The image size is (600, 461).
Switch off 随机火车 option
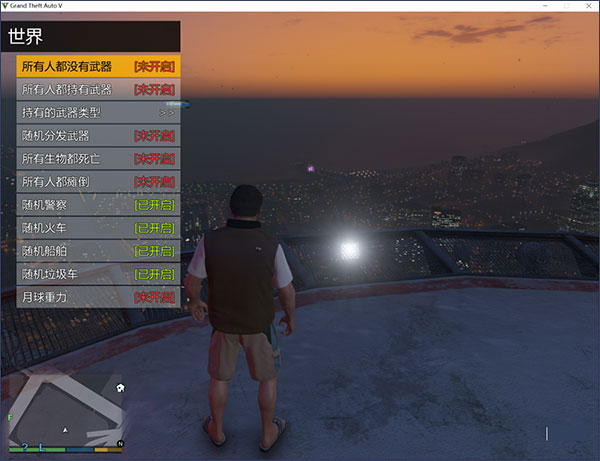point(98,228)
